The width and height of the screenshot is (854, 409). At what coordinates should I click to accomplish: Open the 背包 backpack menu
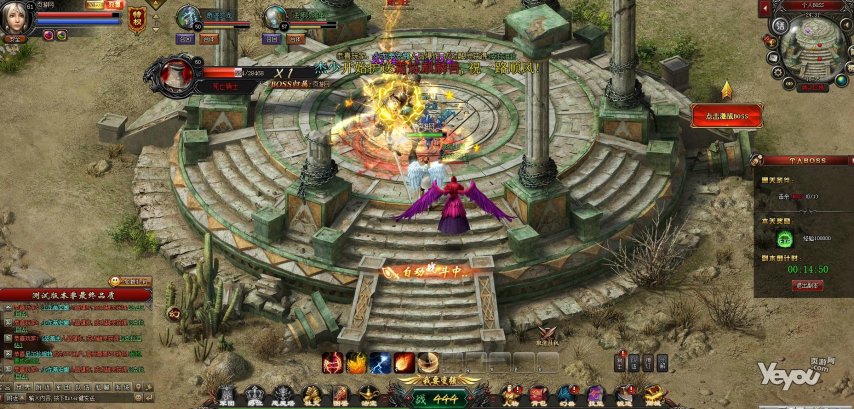tap(538, 395)
